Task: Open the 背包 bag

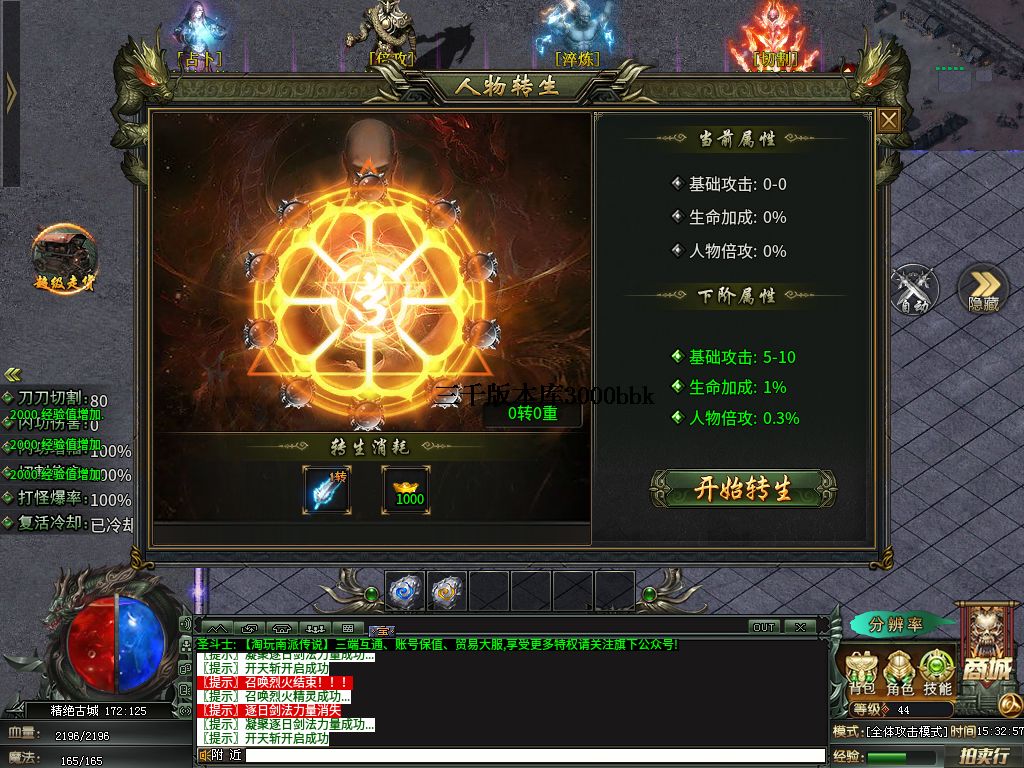Action: [x=862, y=673]
